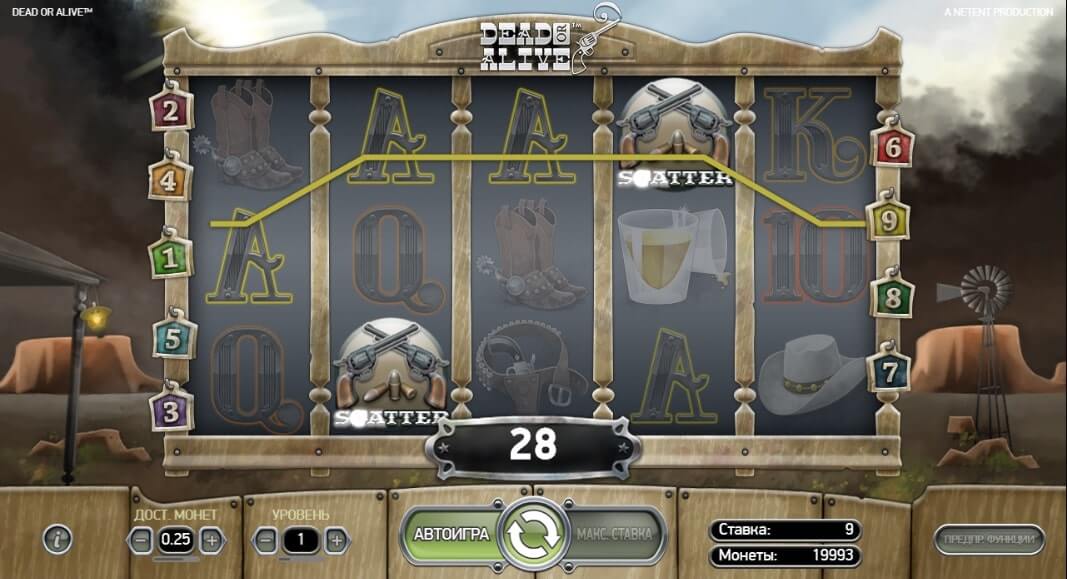Screen dimensions: 1067x579
Task: Spin the reels with the green arrows button
Action: point(532,534)
